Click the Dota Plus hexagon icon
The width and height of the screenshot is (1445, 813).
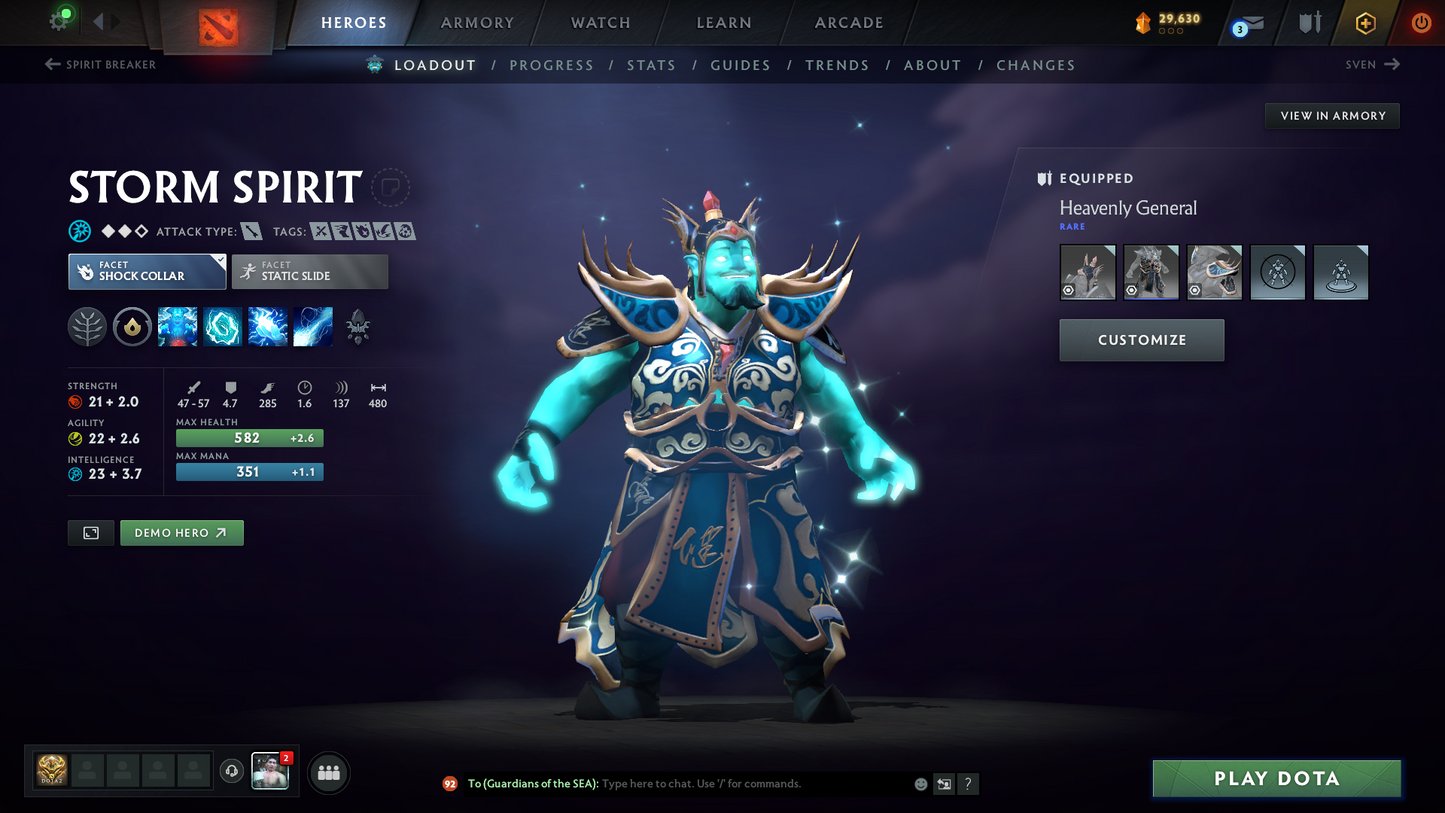pos(1365,22)
